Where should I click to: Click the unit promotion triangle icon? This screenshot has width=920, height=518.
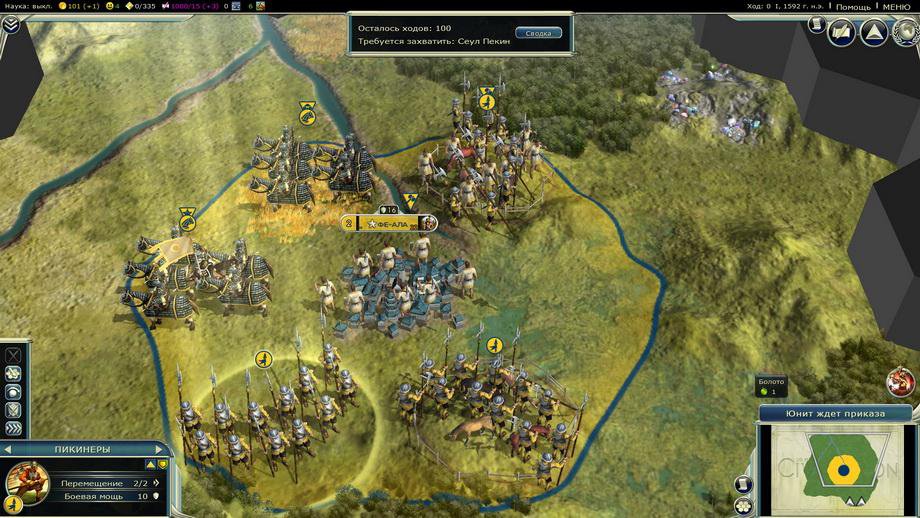[x=151, y=464]
